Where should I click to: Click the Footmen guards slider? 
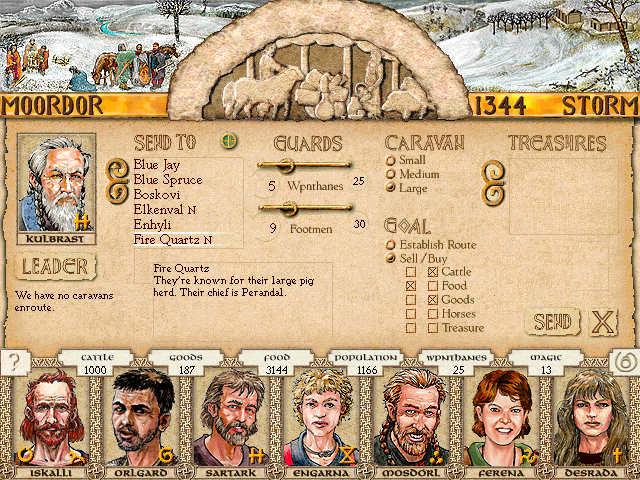tap(304, 208)
